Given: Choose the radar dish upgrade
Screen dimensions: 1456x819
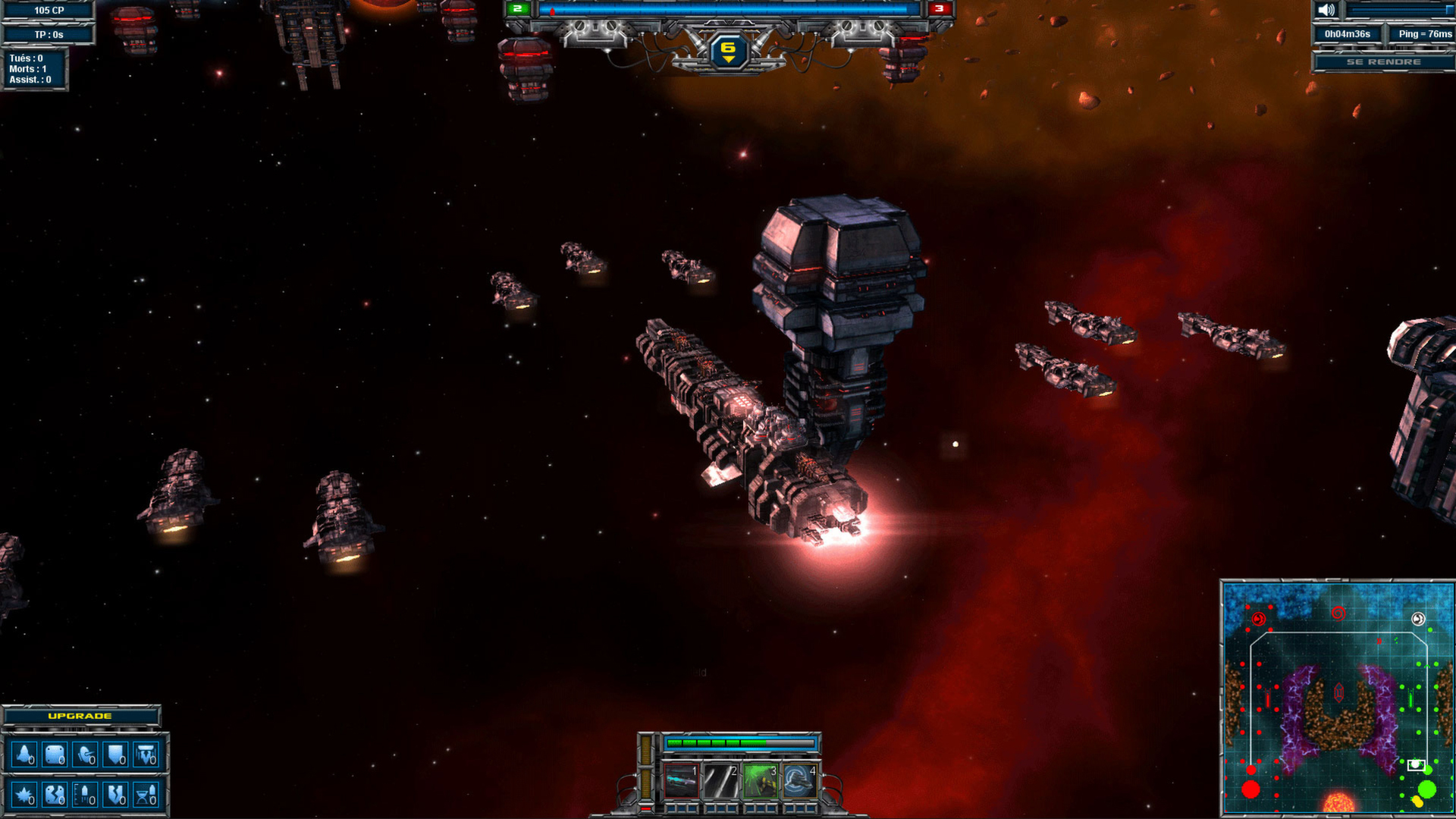Looking at the screenshot, I should tap(86, 755).
